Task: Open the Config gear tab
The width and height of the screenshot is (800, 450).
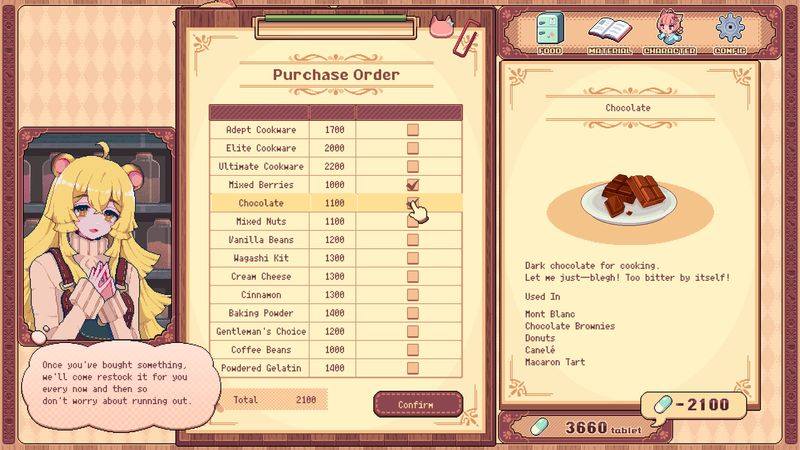Action: [730, 32]
